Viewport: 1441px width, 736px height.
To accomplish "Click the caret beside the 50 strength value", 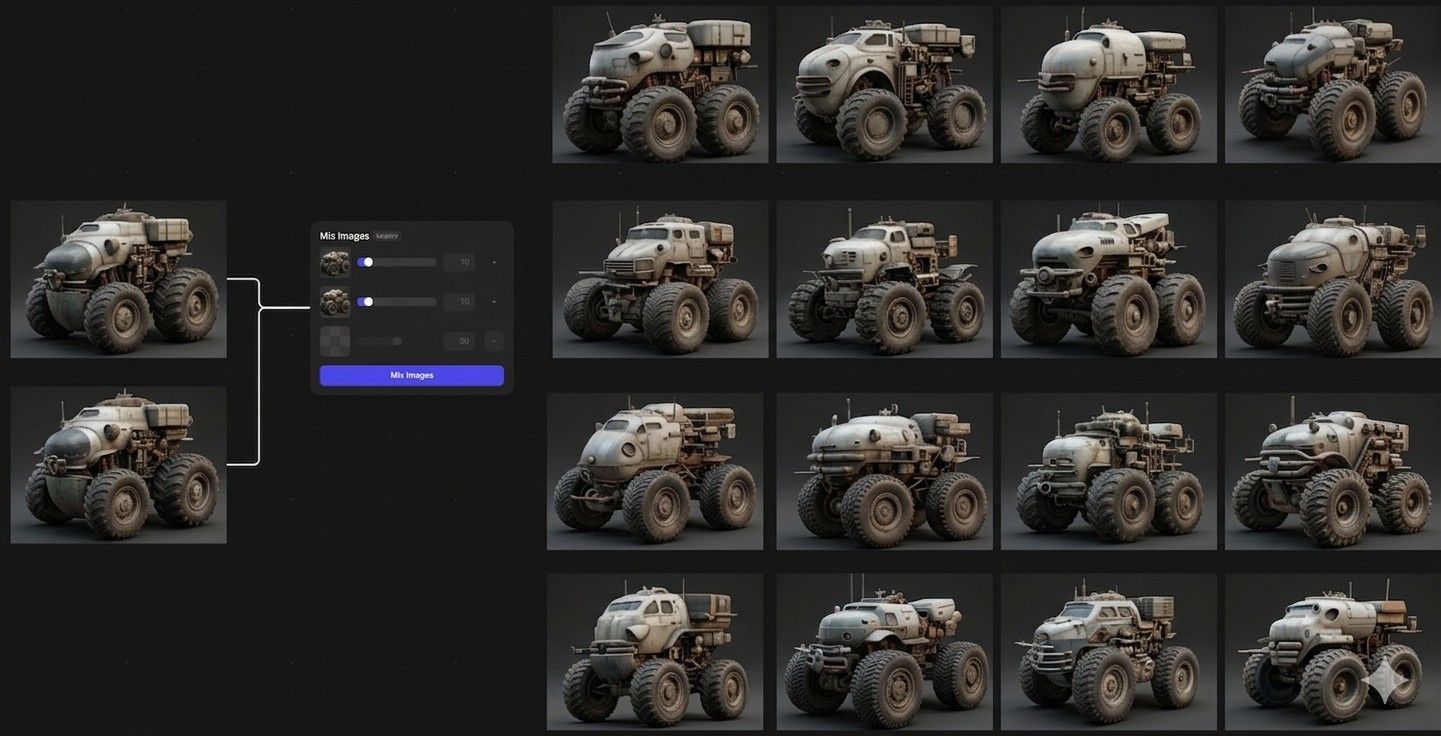I will [x=494, y=340].
